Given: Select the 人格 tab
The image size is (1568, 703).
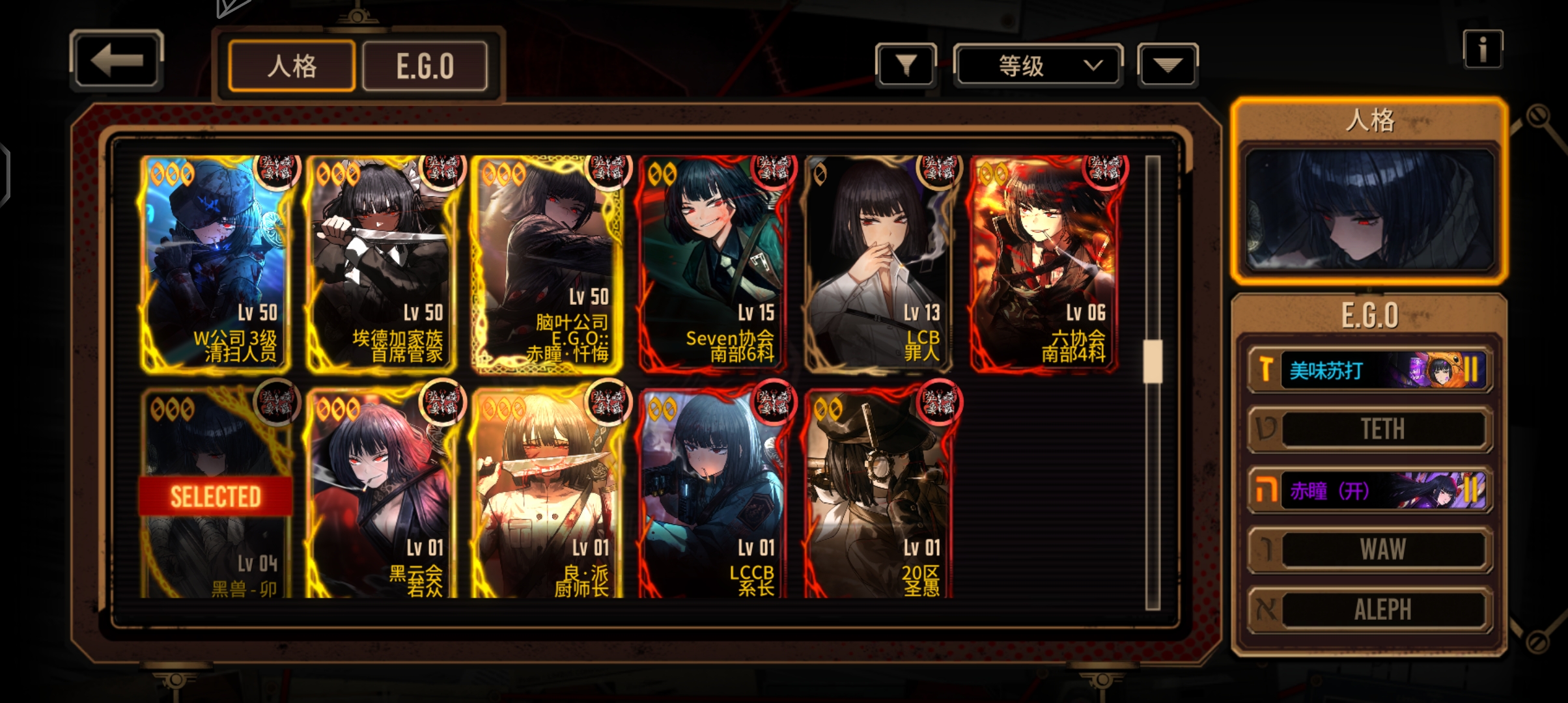Looking at the screenshot, I should tap(292, 66).
